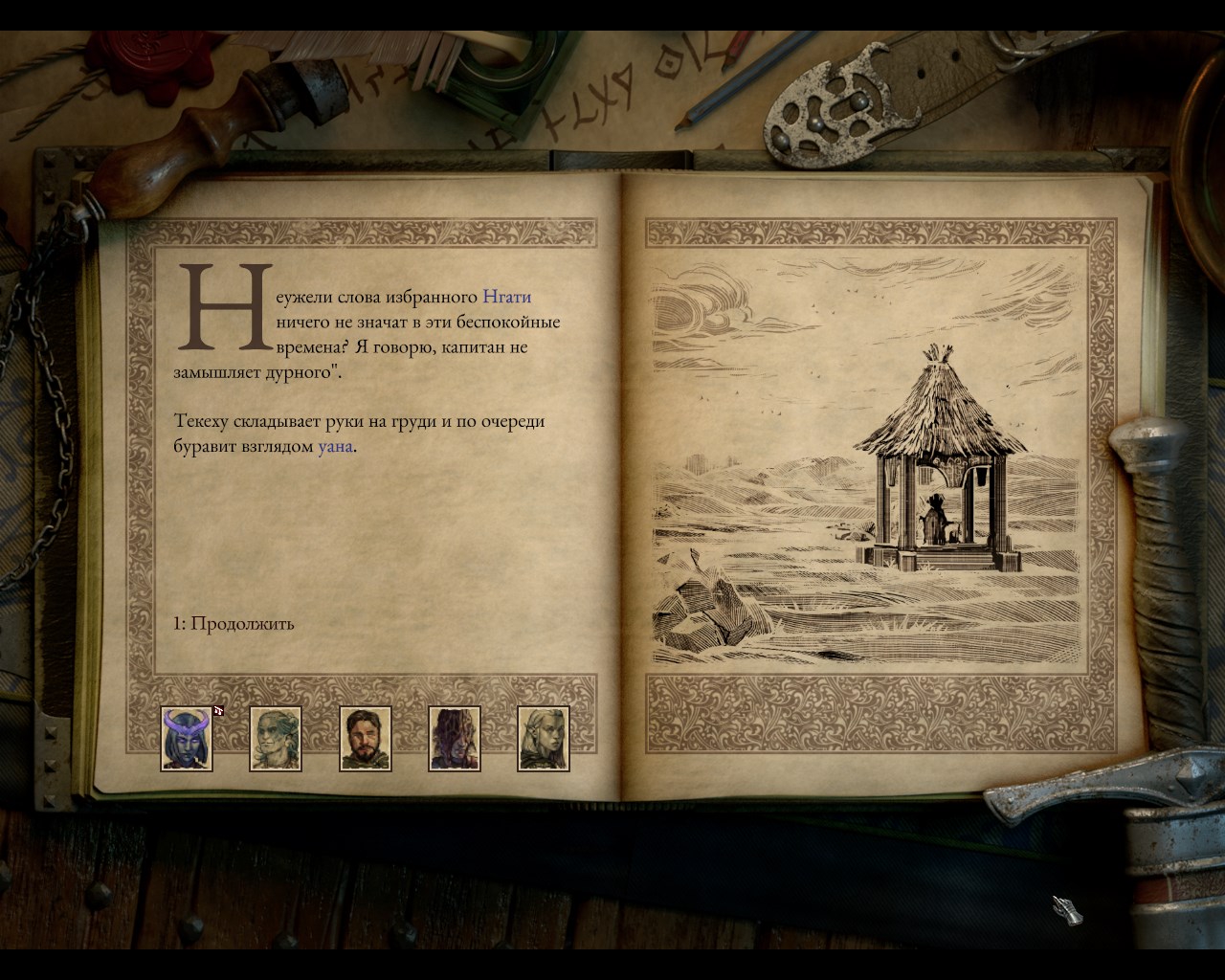The height and width of the screenshot is (980, 1225).
Task: Choose the pale blonde elf portrait
Action: pos(544,739)
